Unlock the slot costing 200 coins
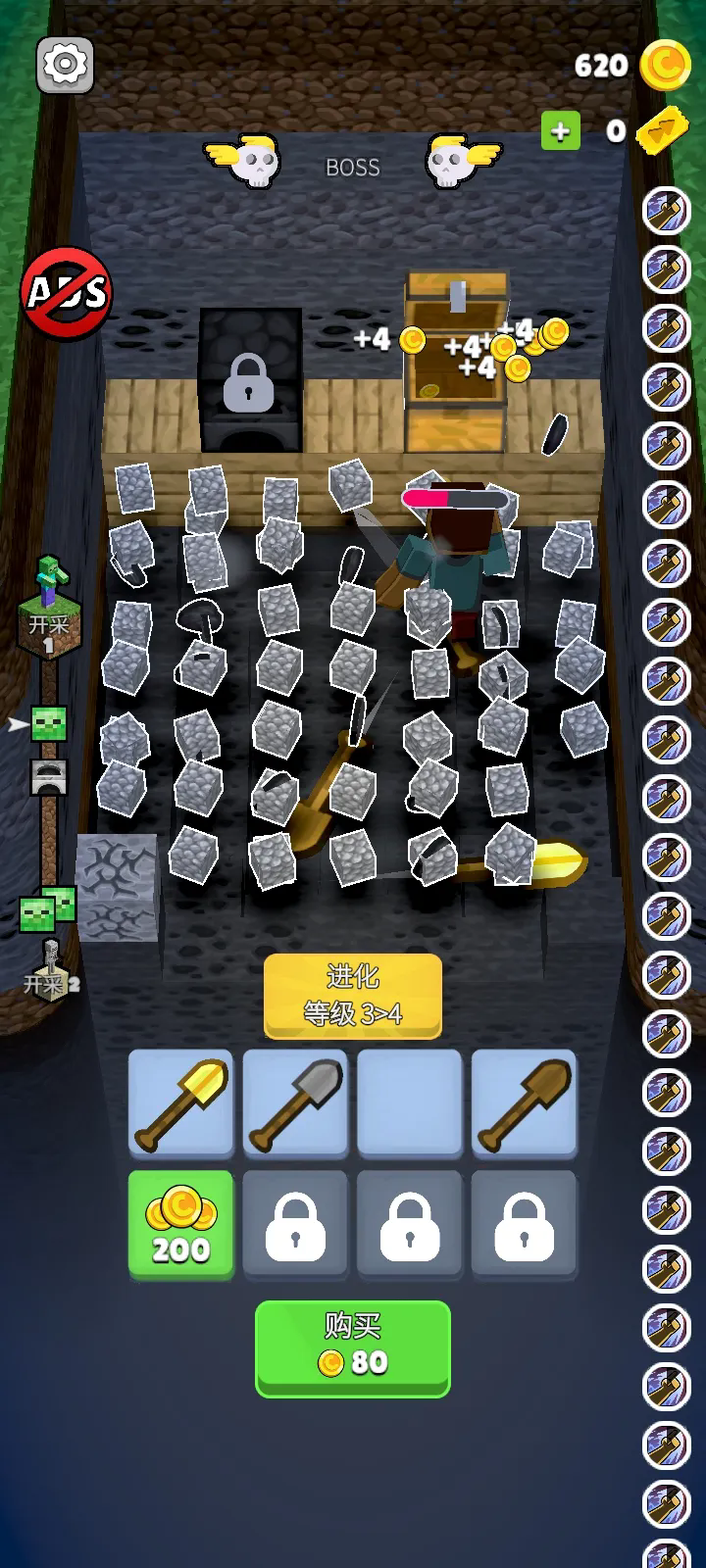The width and height of the screenshot is (706, 1568). 181,1225
